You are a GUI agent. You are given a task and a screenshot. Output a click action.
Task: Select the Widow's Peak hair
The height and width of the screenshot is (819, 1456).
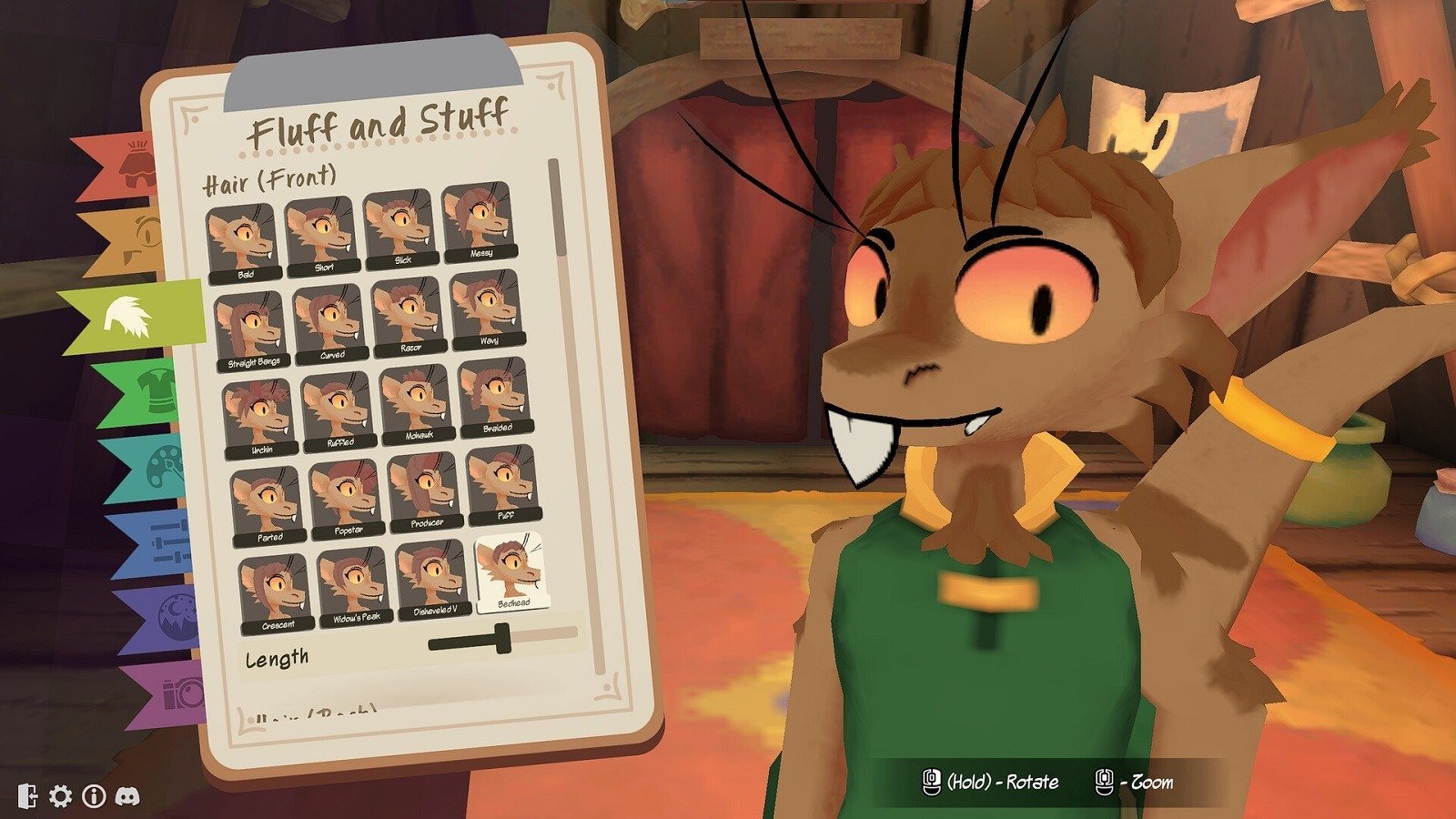click(355, 586)
